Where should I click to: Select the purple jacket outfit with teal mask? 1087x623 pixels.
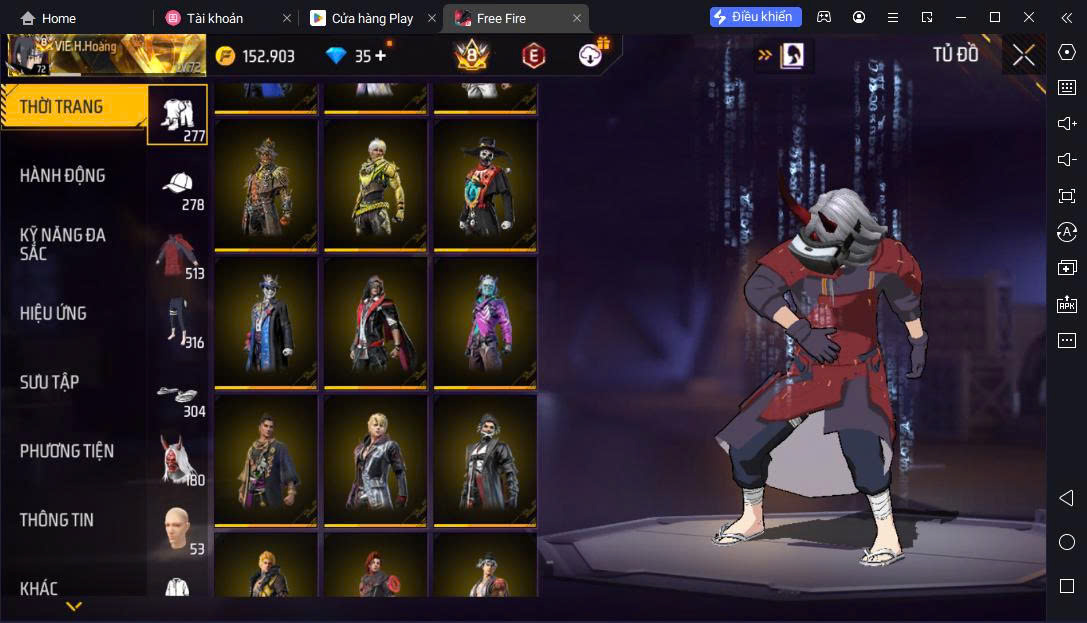pyautogui.click(x=485, y=323)
